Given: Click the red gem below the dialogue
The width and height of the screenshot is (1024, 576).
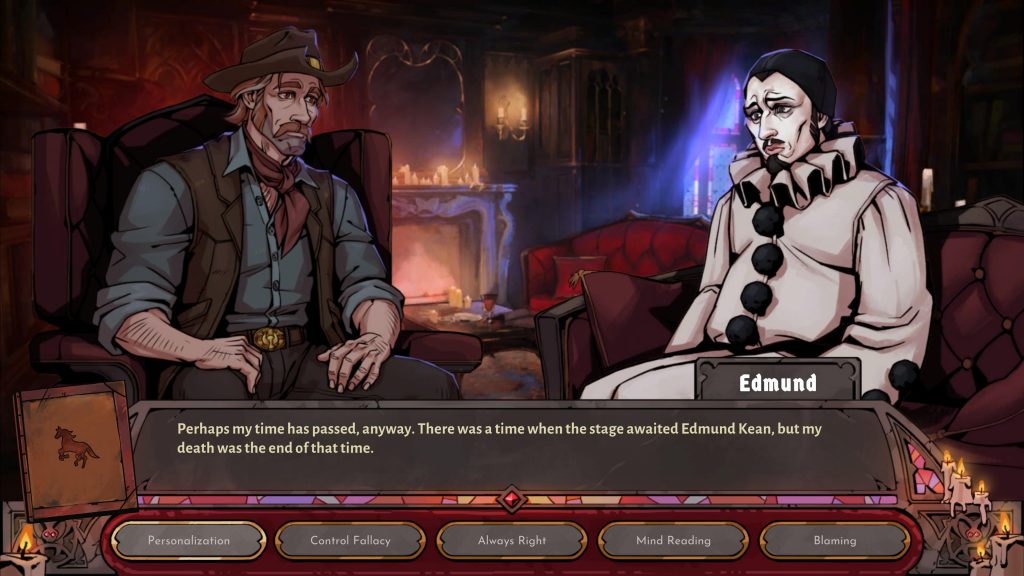Looking at the screenshot, I should click(512, 499).
